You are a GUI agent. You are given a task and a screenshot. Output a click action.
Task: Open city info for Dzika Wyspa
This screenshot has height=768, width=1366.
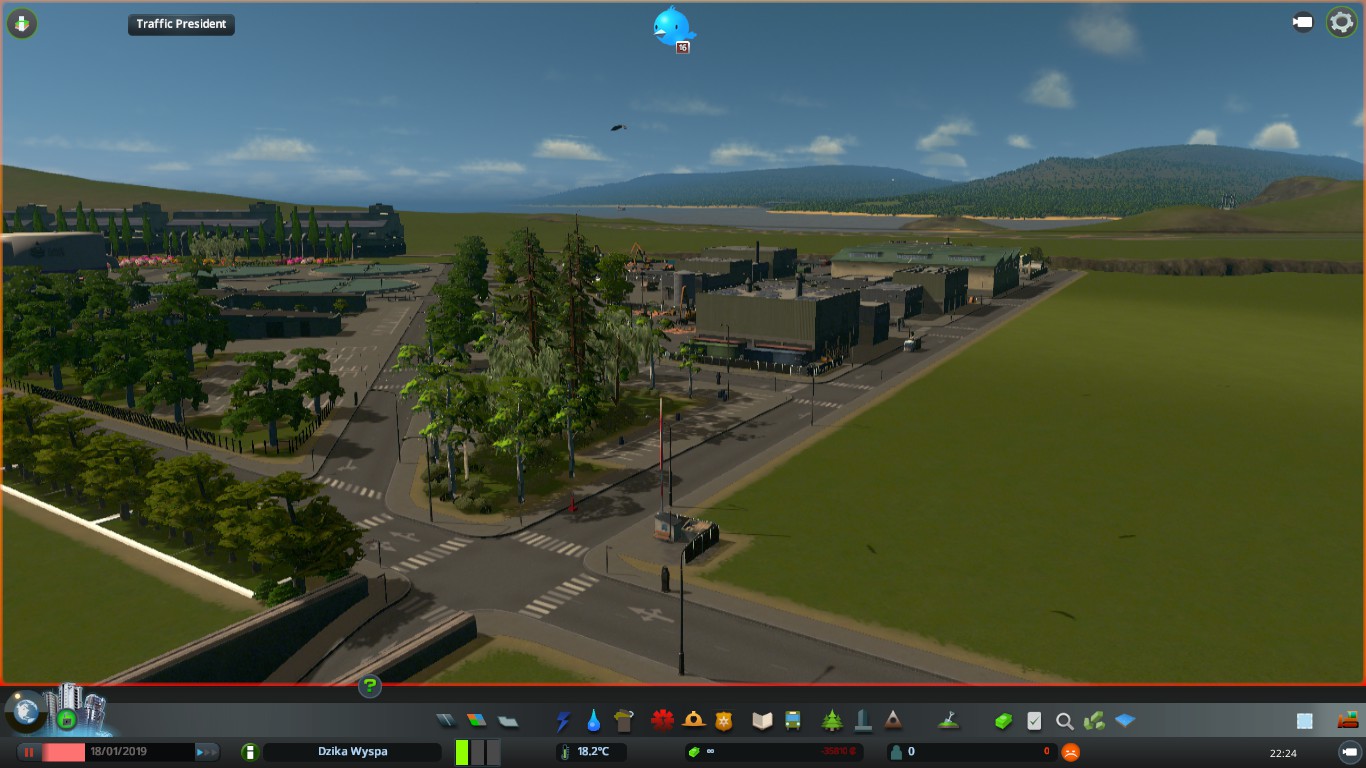click(x=352, y=752)
